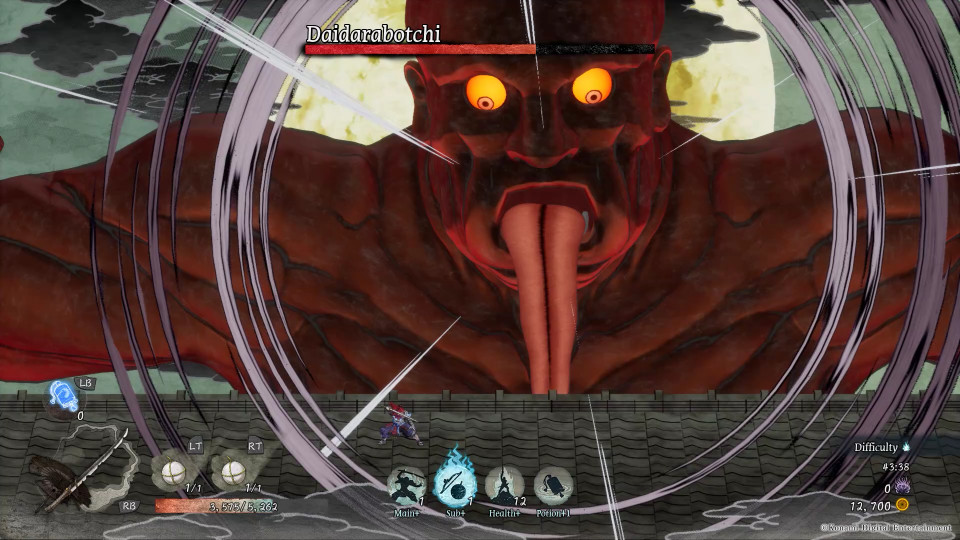Select the Main+ upgrade icon
The height and width of the screenshot is (540, 960).
click(x=406, y=485)
